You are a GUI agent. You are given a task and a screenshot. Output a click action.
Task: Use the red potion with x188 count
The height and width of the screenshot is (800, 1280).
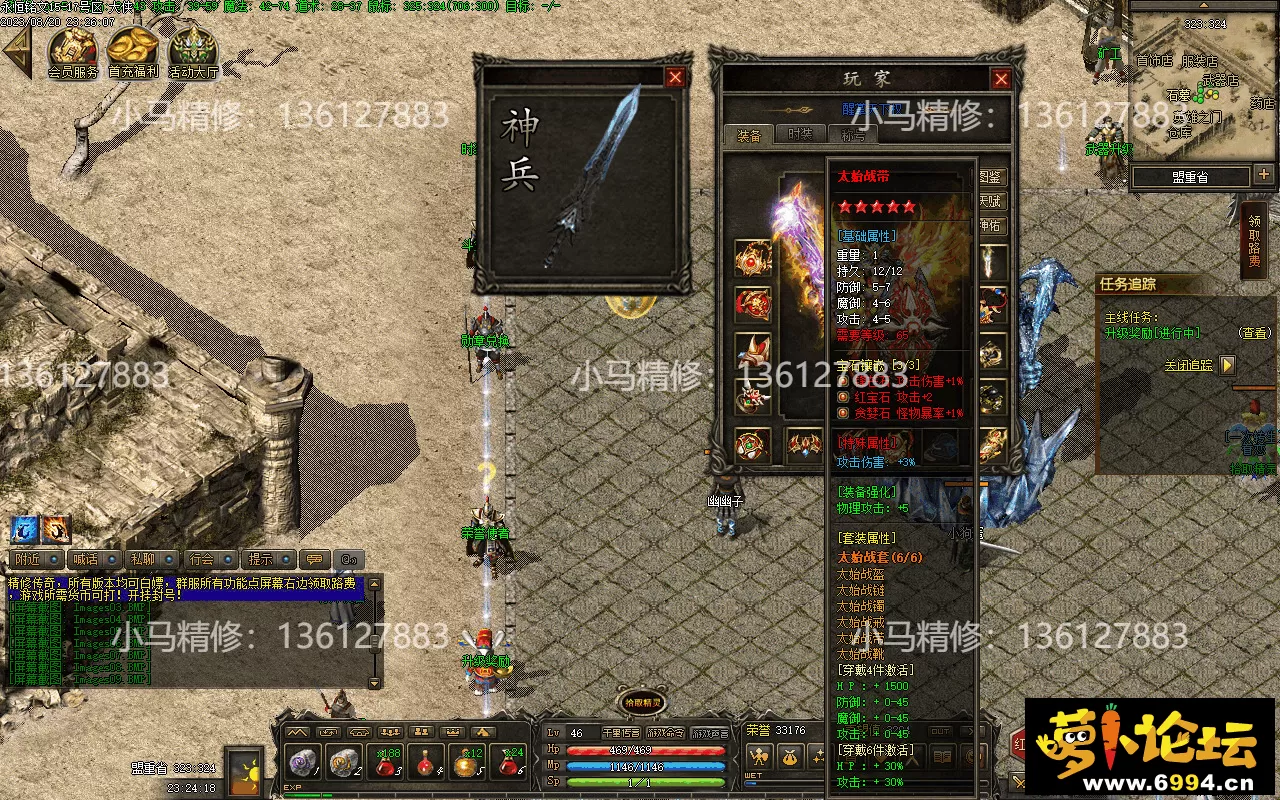pos(387,765)
